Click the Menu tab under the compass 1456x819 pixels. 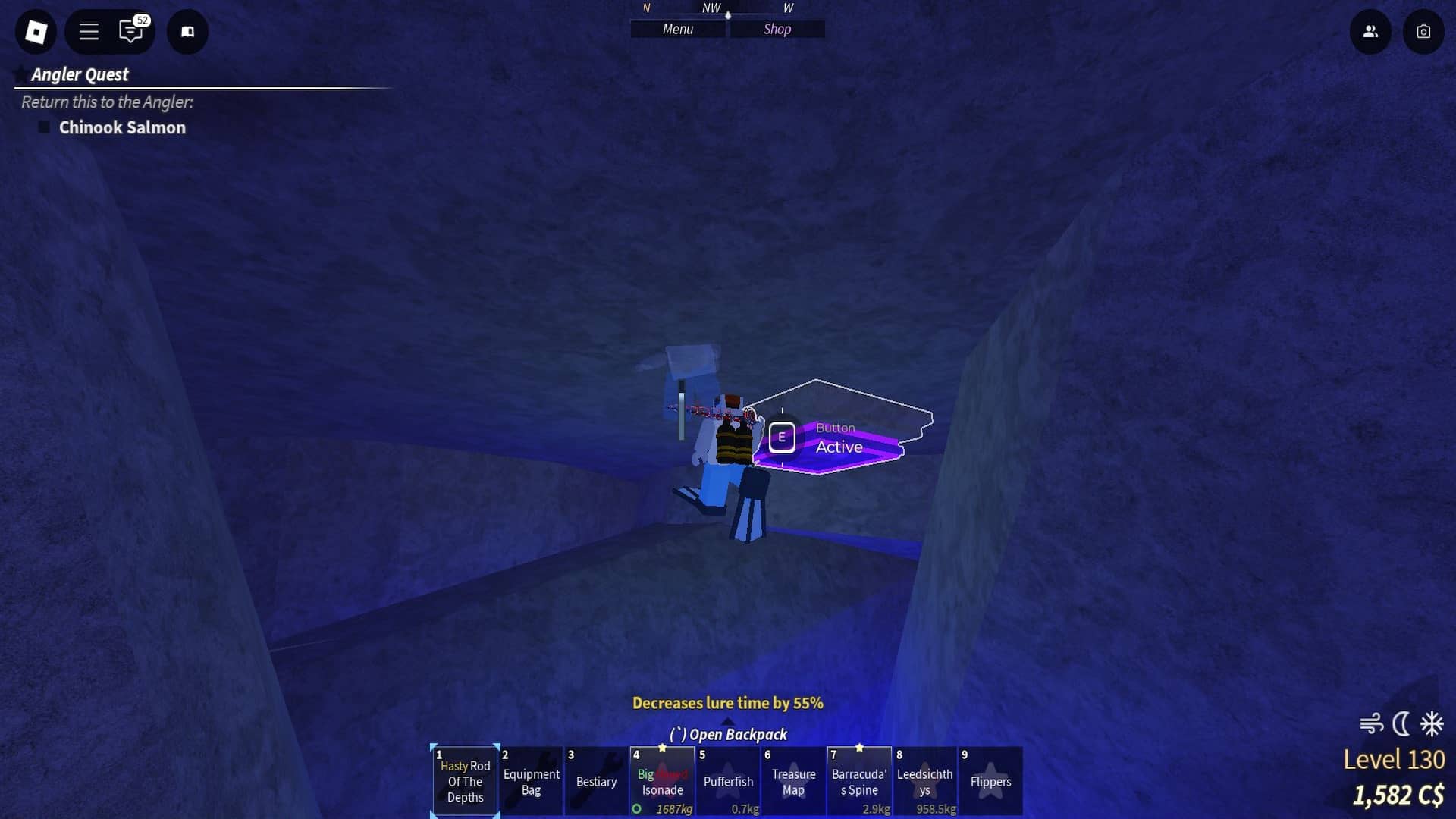pyautogui.click(x=677, y=29)
